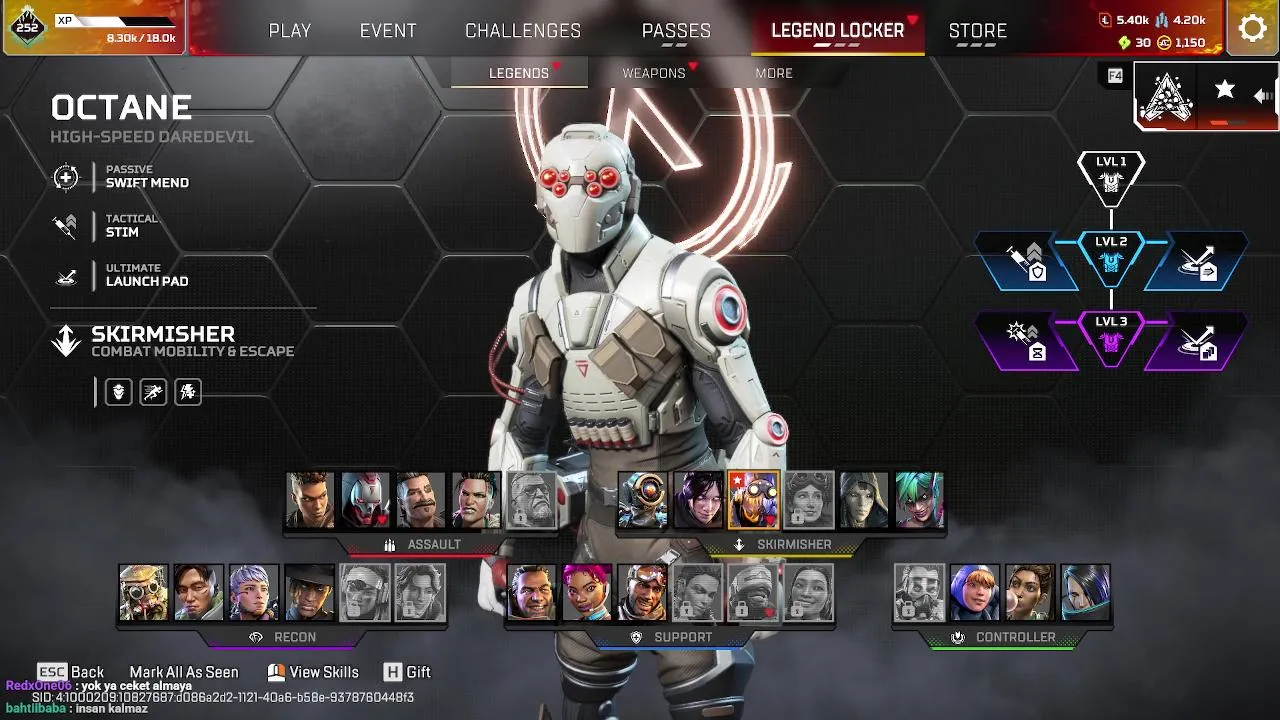Select the Octane legend portrait
The height and width of the screenshot is (720, 1280).
tap(753, 500)
